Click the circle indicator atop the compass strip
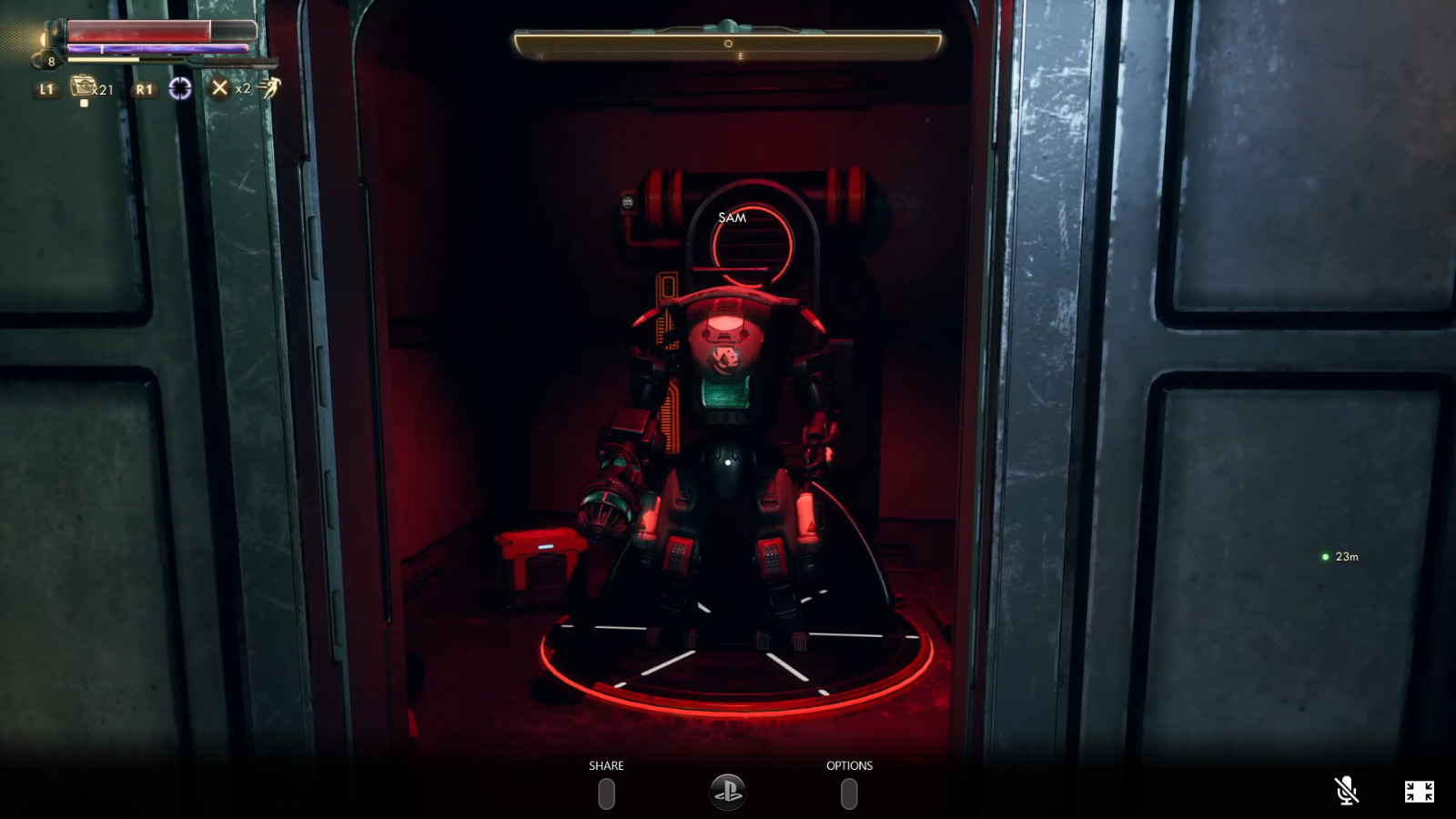The width and height of the screenshot is (1456, 819). pos(728,44)
